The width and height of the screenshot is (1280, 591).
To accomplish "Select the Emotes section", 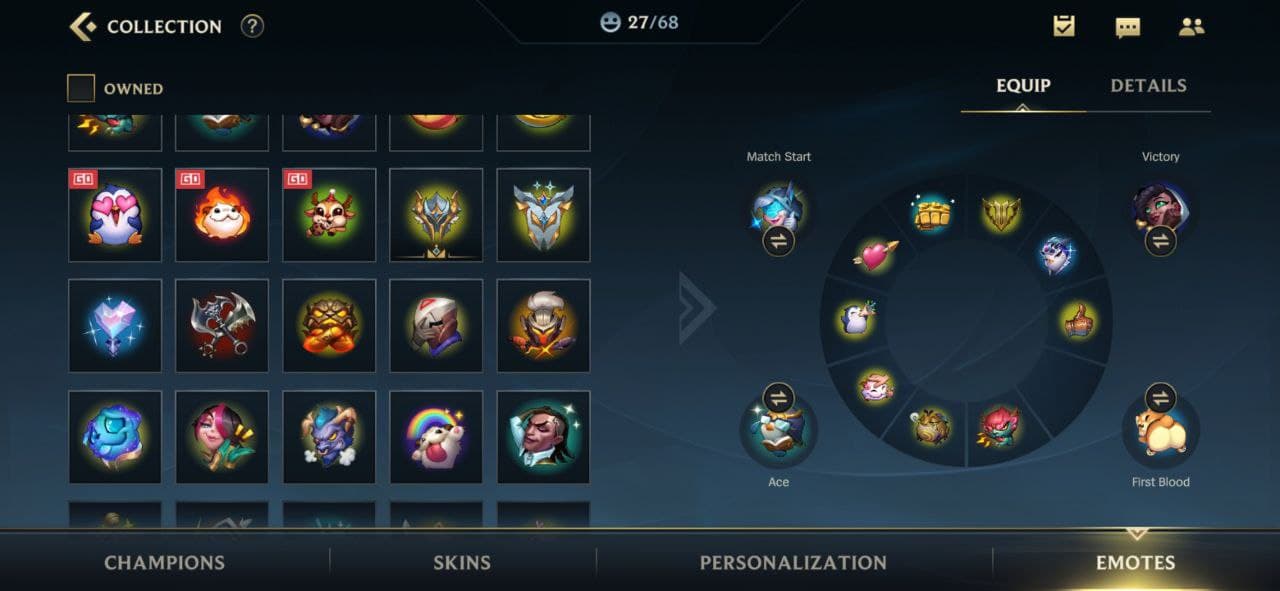I will [1135, 562].
